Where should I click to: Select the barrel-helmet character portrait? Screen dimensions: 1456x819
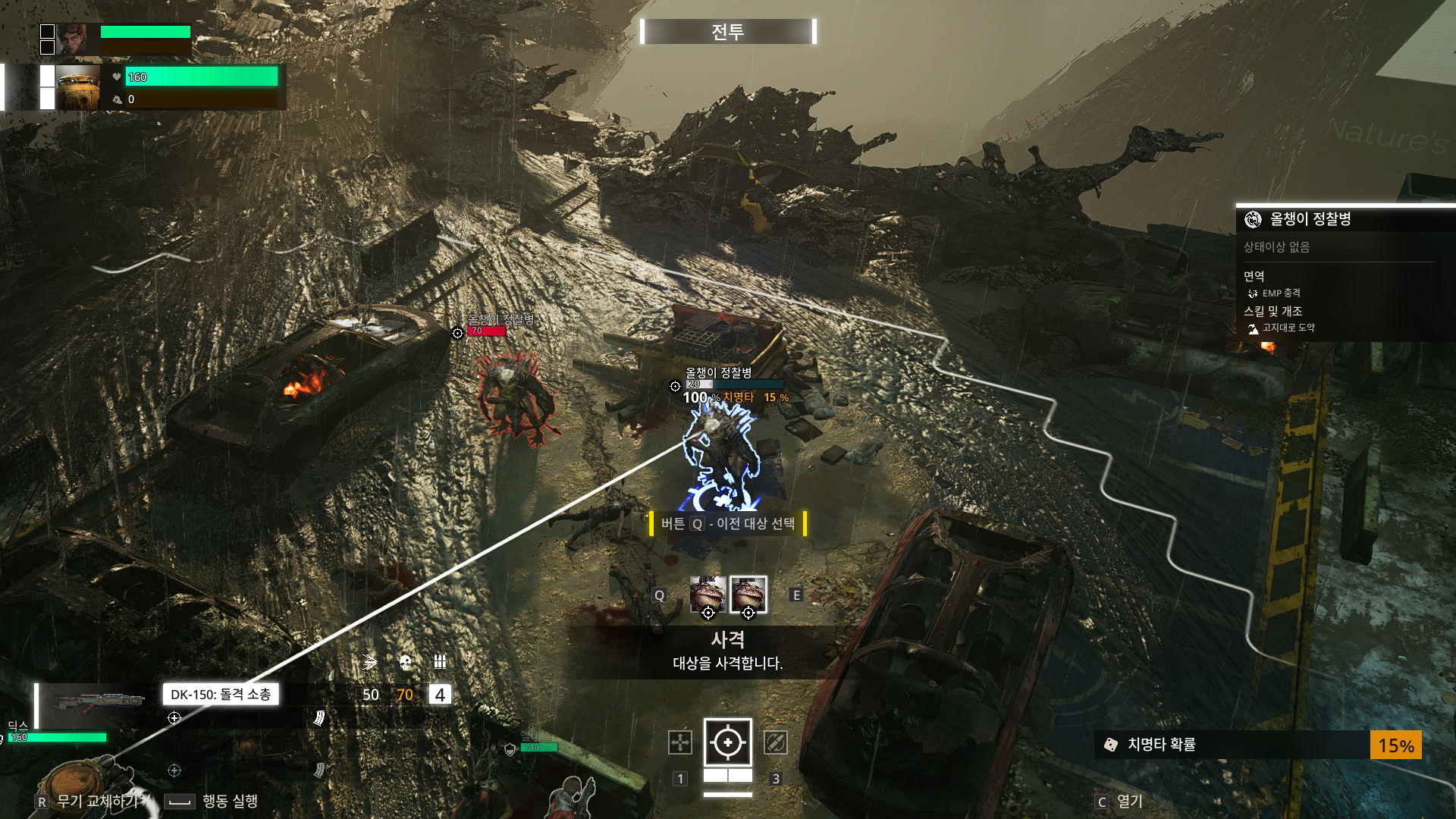78,87
